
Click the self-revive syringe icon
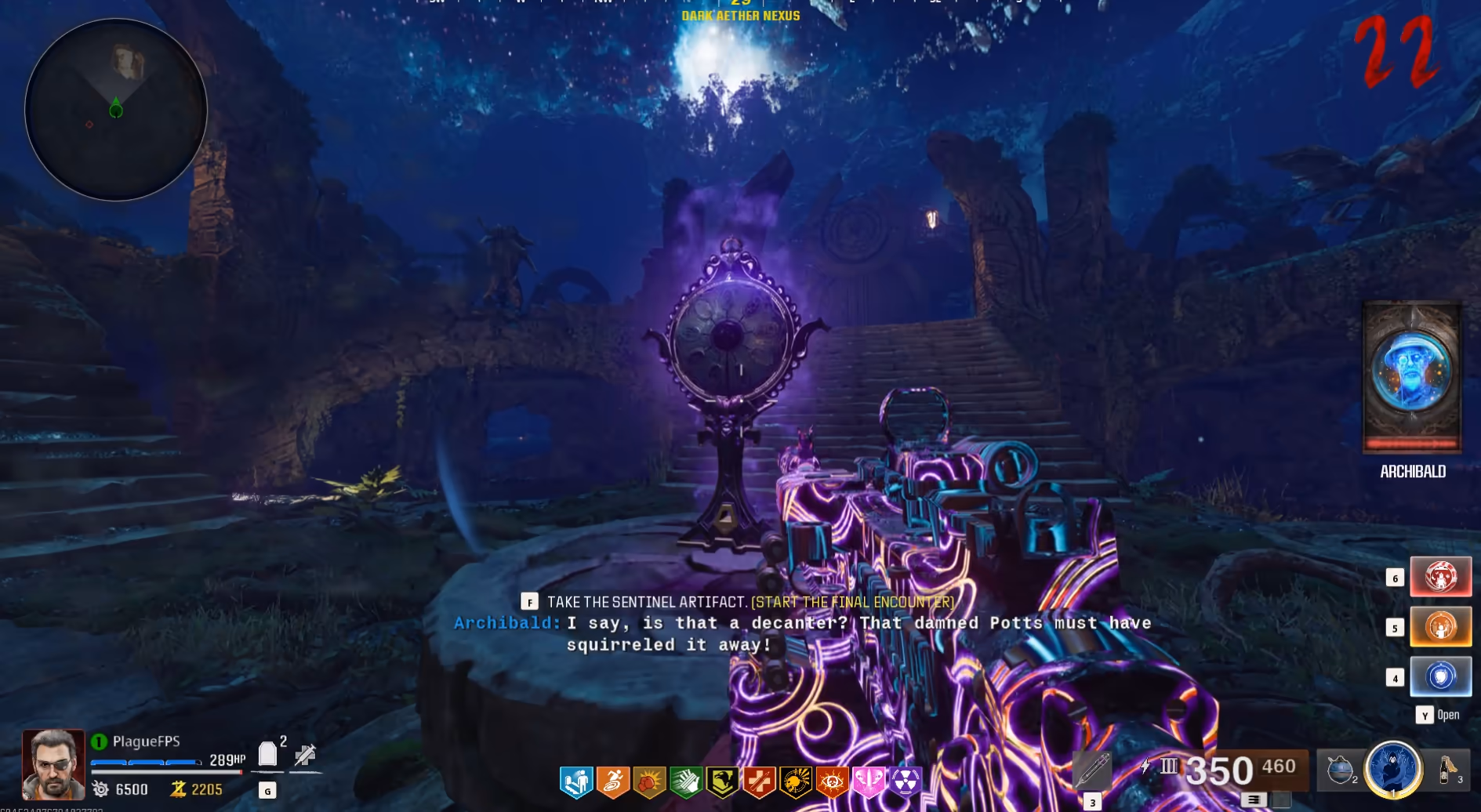click(305, 756)
